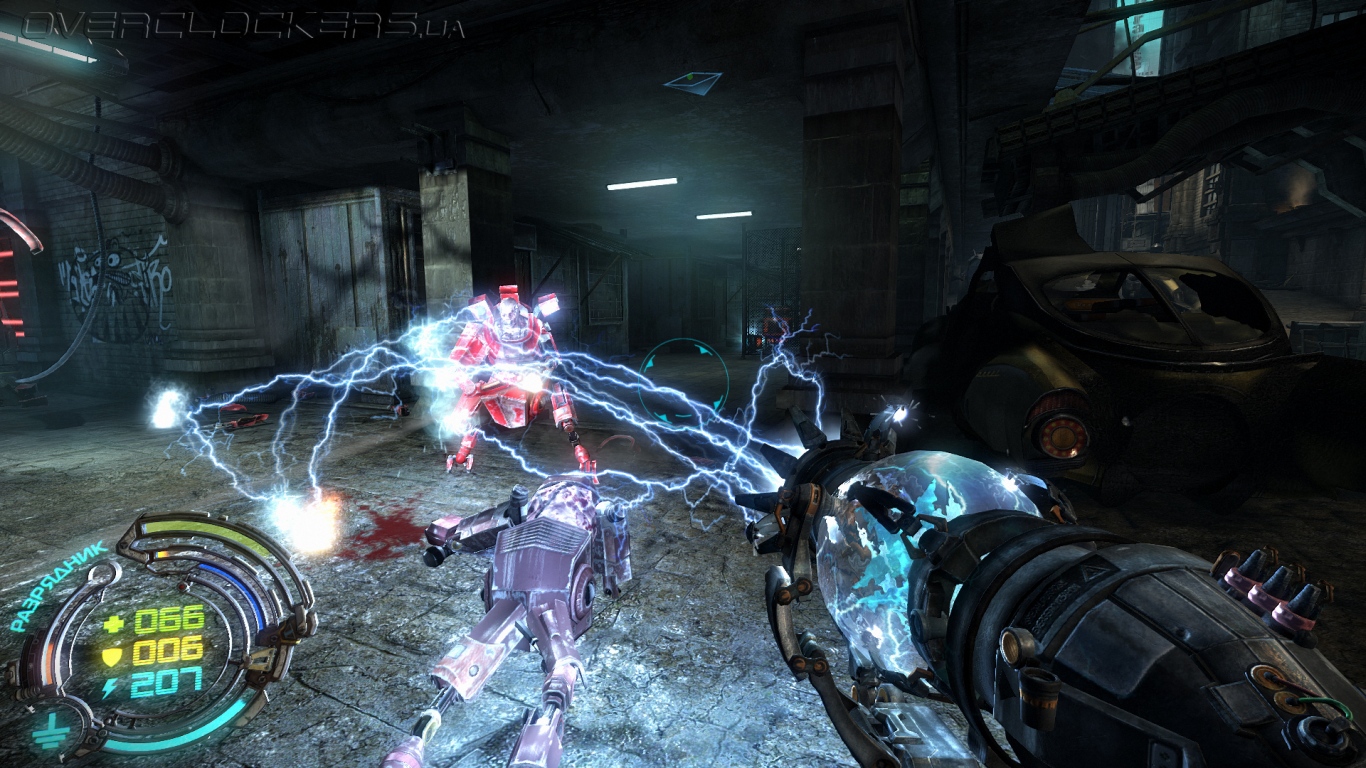Click the Overclockers.ua watermark logo
The image size is (1366, 768).
[x=242, y=24]
